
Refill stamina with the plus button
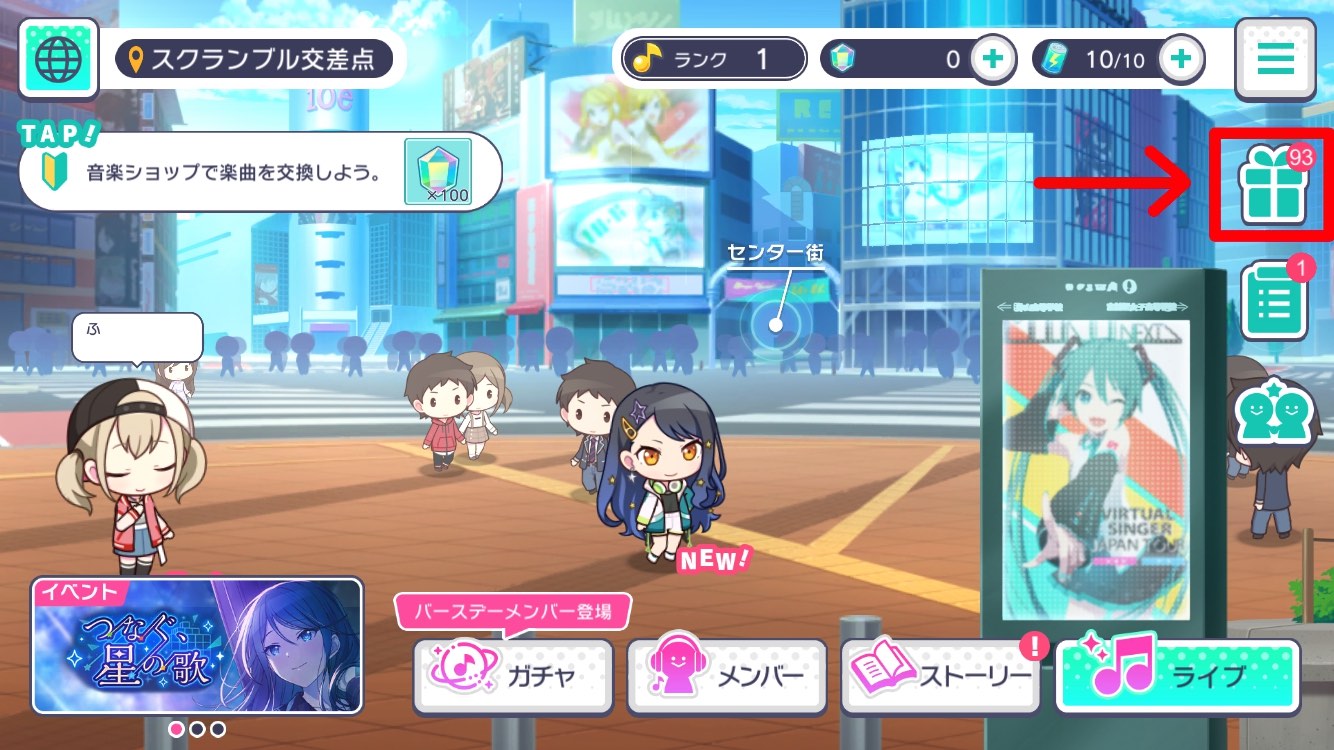1180,58
